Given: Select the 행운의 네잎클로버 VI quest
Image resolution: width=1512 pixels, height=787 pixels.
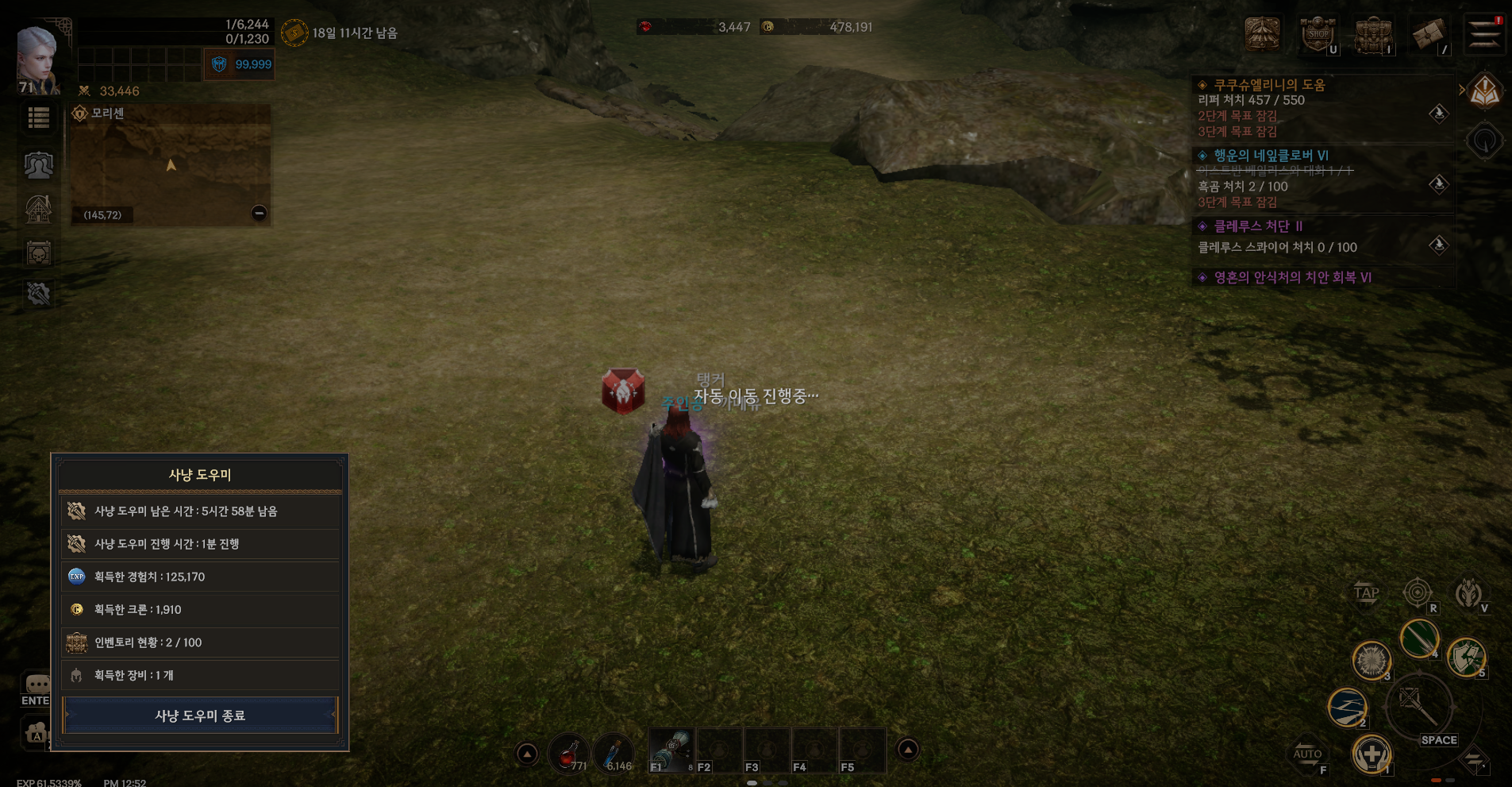Looking at the screenshot, I should [1271, 156].
